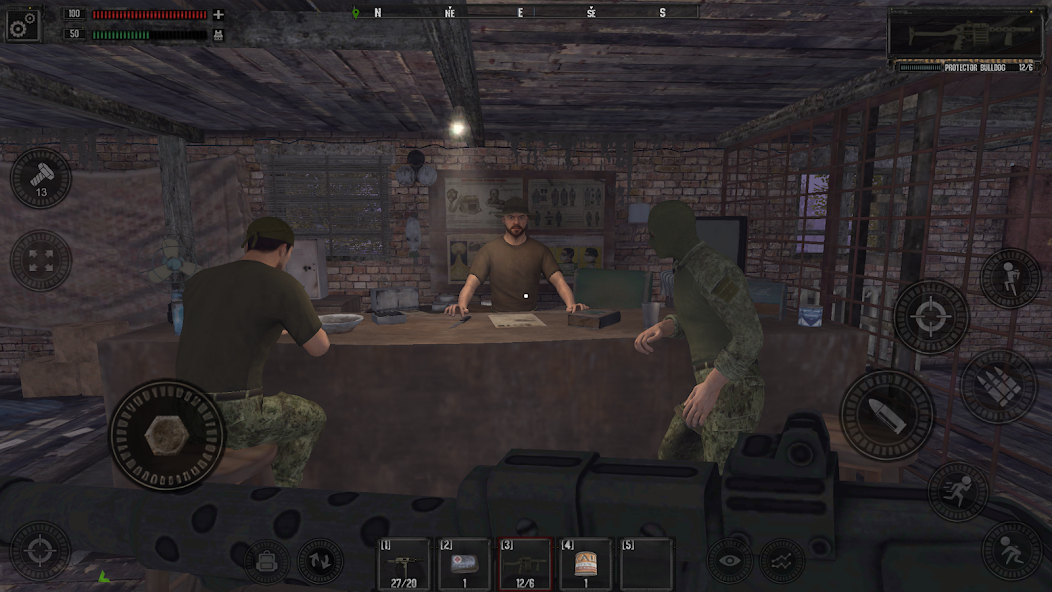This screenshot has width=1052, height=592.
Task: Reload using the three-bullets button
Action: pyautogui.click(x=998, y=386)
